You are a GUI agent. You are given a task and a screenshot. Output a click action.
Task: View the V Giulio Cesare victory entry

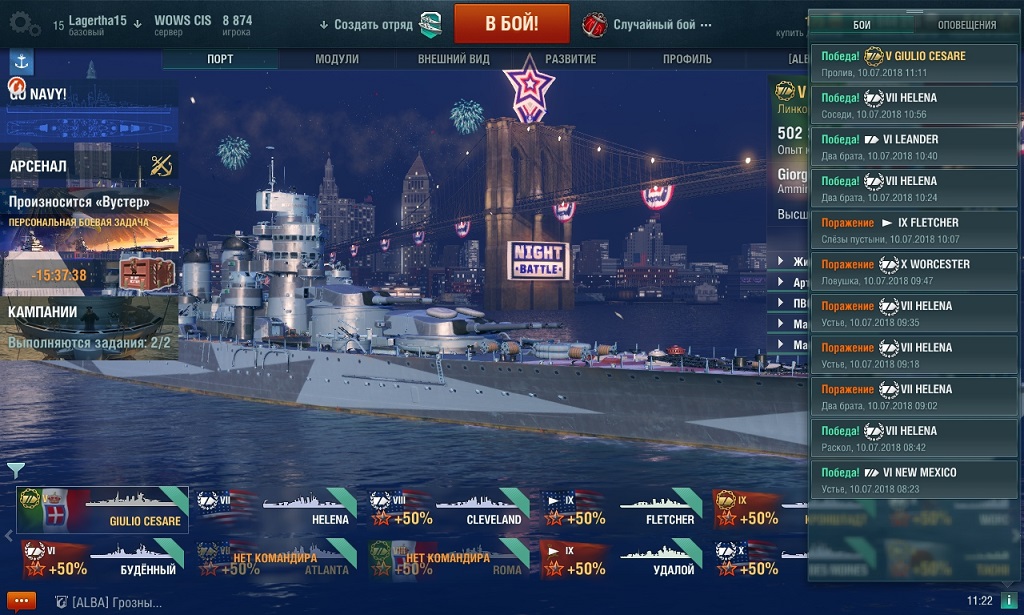click(x=915, y=63)
